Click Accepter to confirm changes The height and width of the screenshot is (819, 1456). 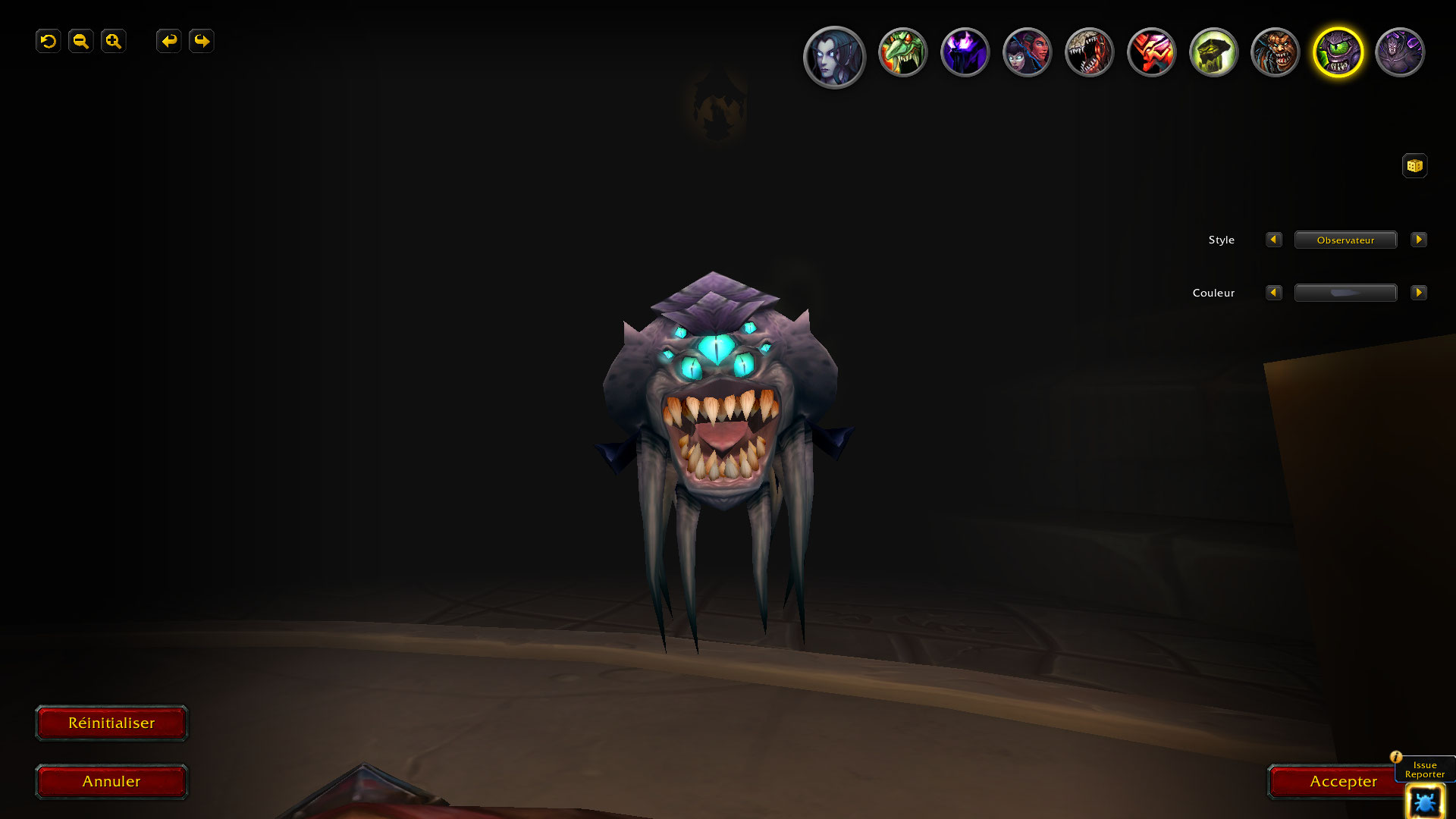pos(1342,781)
